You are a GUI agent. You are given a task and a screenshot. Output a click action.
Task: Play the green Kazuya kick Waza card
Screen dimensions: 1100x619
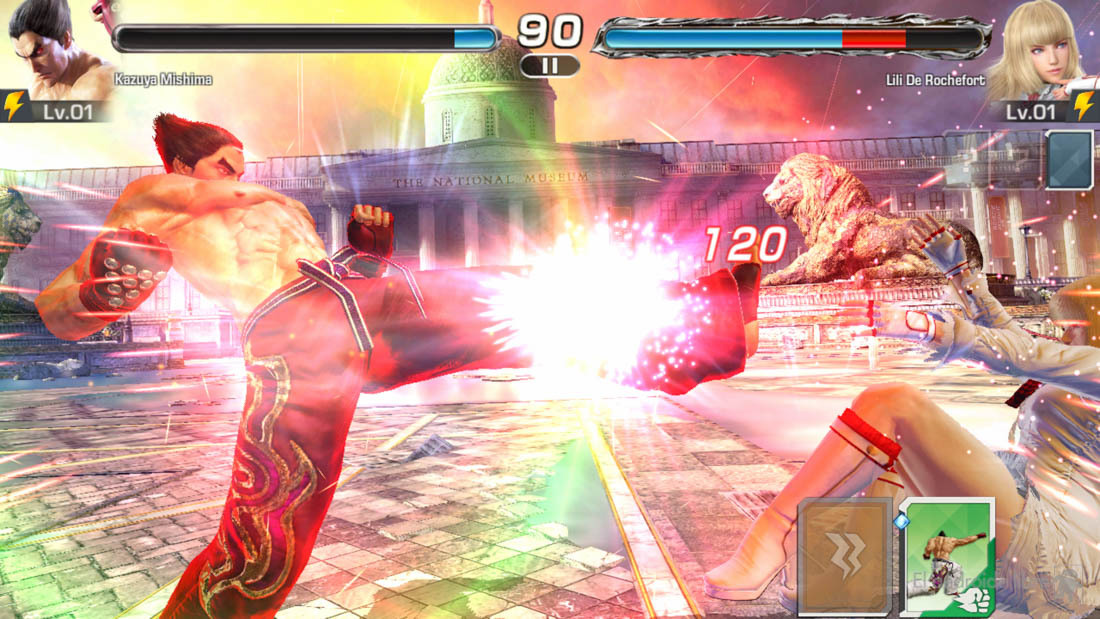coord(949,557)
